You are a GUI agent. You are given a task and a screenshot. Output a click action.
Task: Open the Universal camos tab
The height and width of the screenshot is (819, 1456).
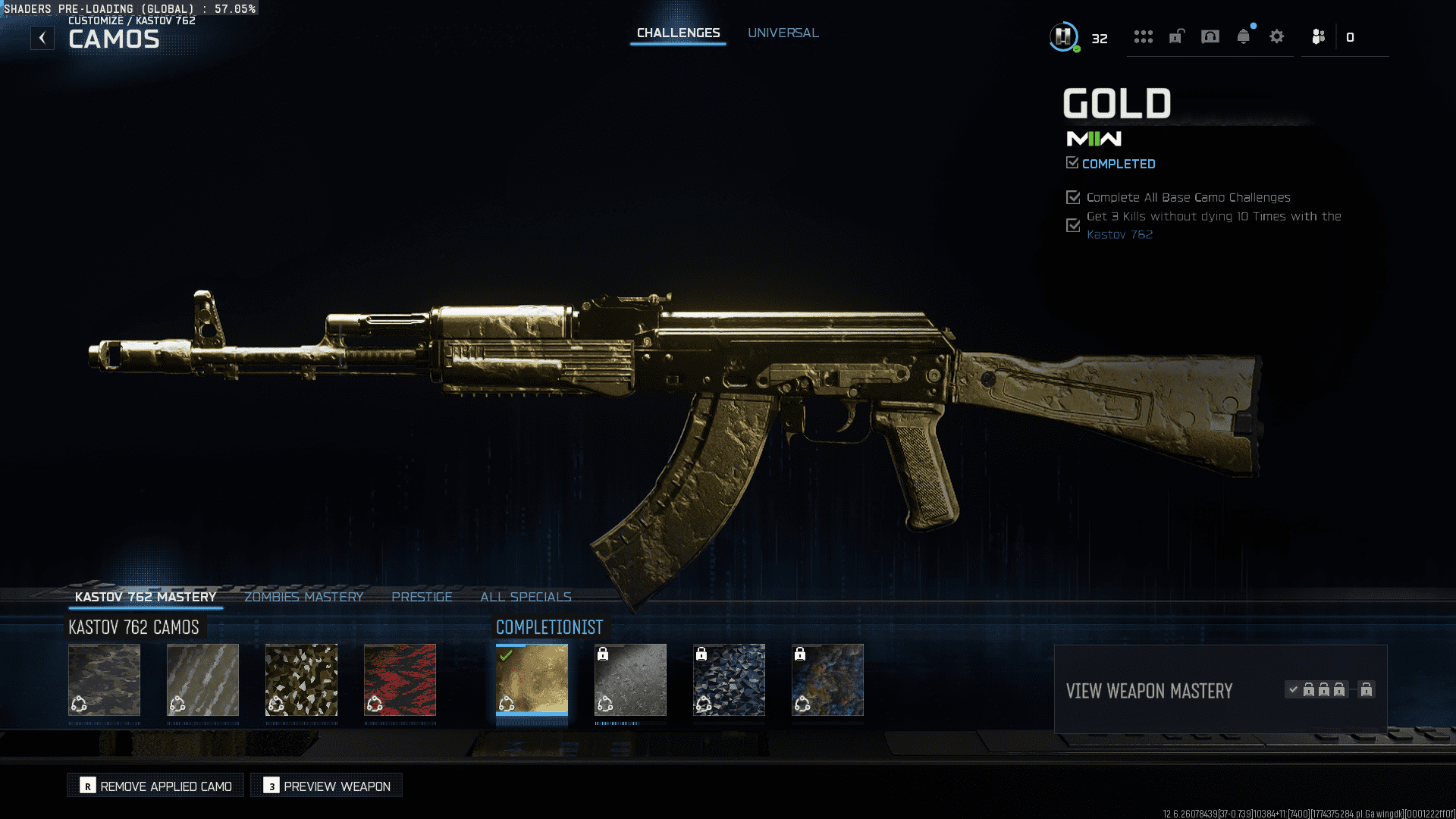coord(783,33)
